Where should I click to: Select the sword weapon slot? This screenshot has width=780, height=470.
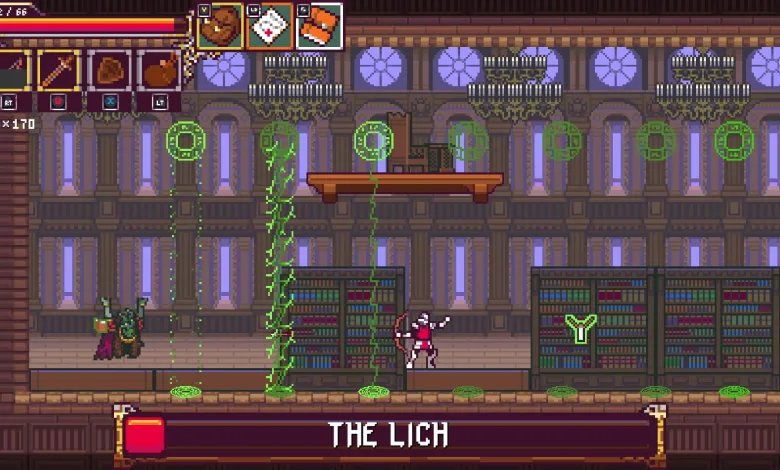click(x=59, y=70)
